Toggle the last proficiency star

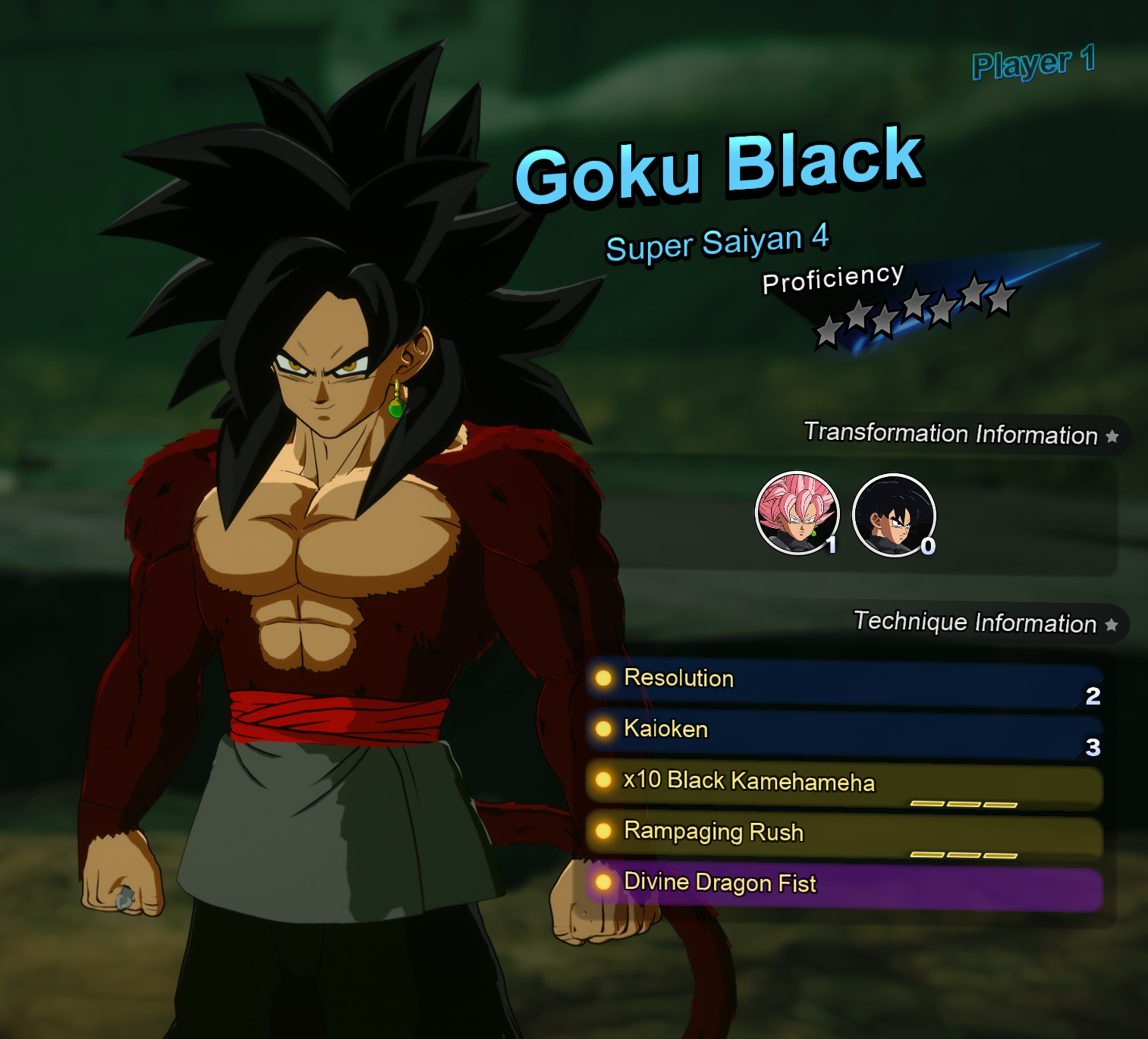tap(1002, 298)
